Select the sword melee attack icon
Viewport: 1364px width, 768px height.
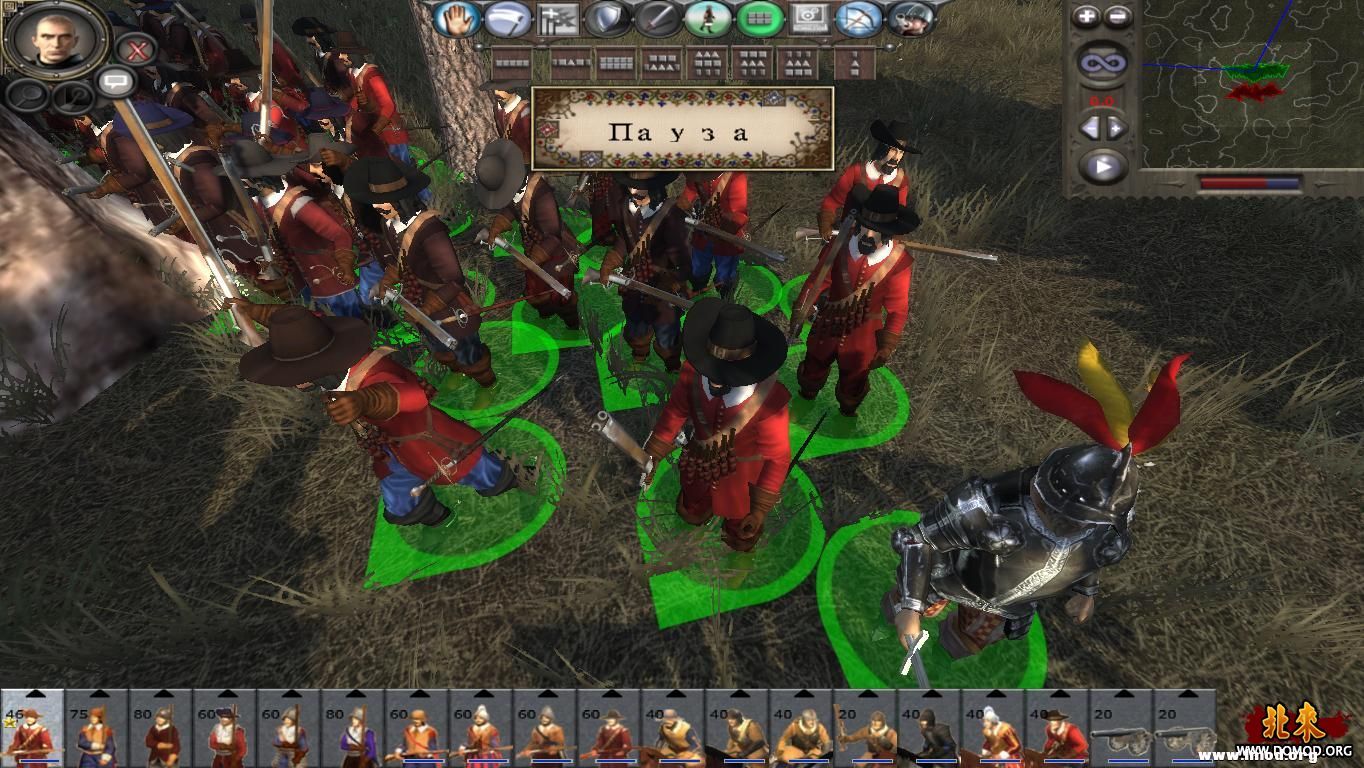656,18
